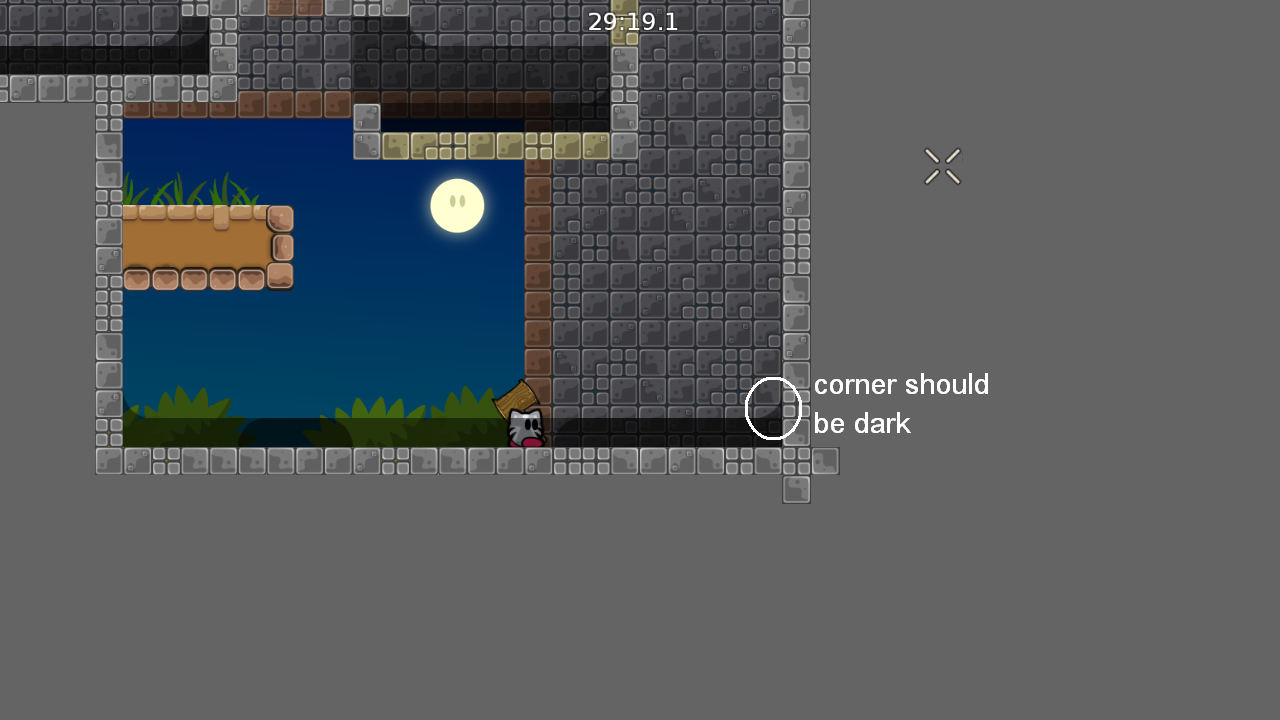Expand the lone tile below the wall
This screenshot has width=1280, height=720.
pyautogui.click(x=796, y=489)
